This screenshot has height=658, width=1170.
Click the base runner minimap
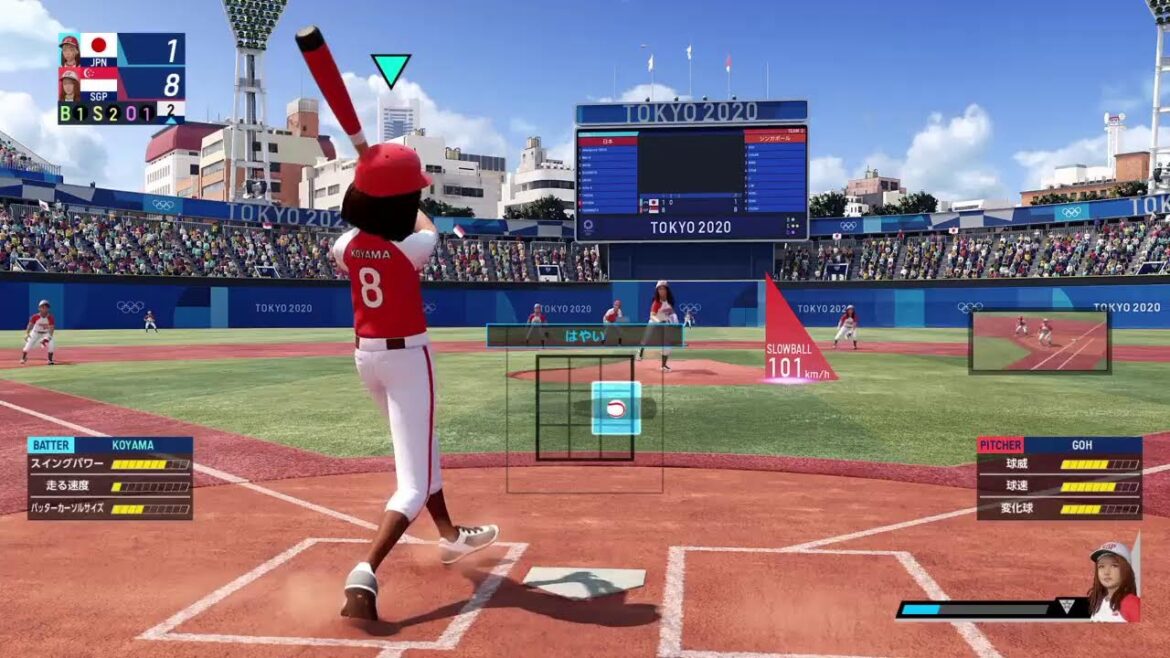[1039, 342]
